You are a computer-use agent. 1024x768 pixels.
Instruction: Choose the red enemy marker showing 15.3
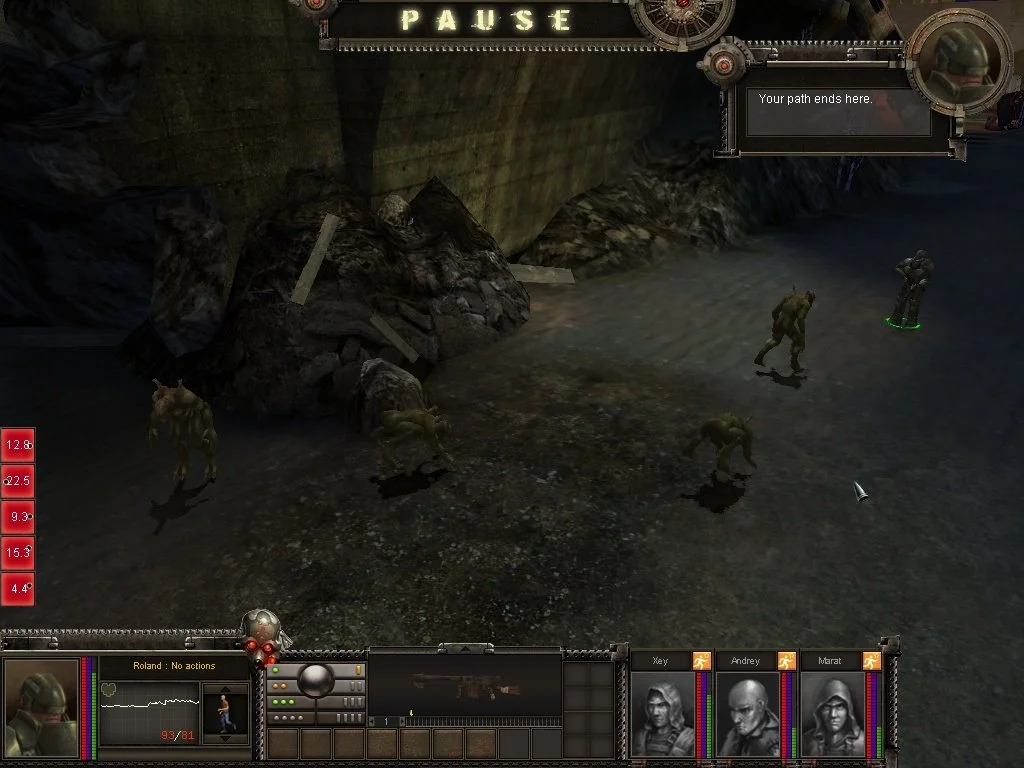pos(18,553)
